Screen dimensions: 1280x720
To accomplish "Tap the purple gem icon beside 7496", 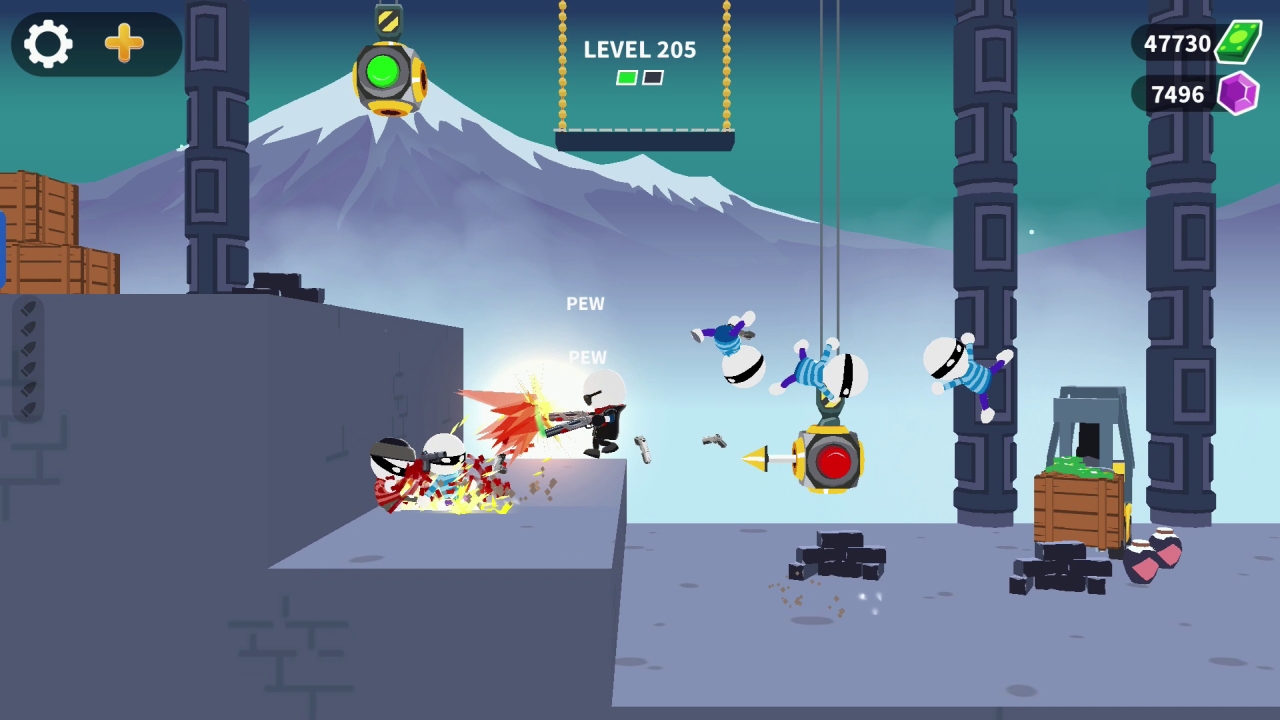I will coord(1237,95).
